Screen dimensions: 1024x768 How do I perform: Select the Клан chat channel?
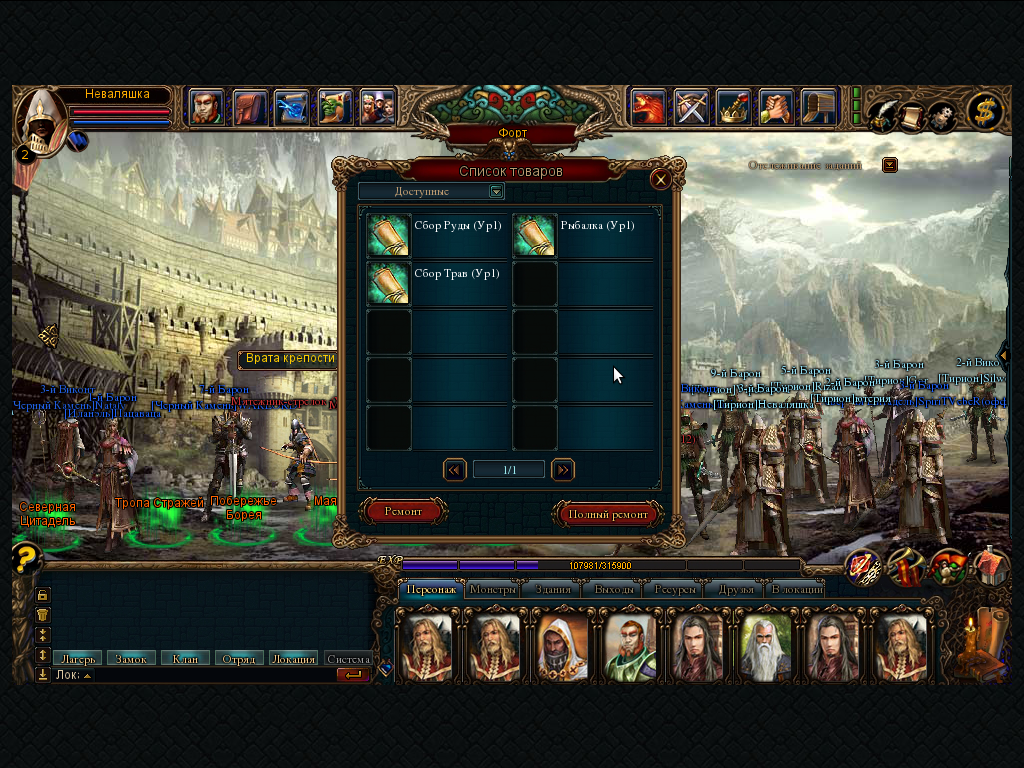(185, 659)
